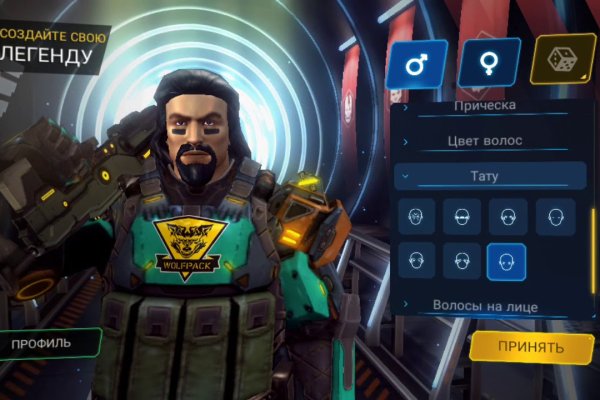This screenshot has width=600, height=400.
Task: Expand the Цвет волос section
Action: pyautogui.click(x=485, y=141)
